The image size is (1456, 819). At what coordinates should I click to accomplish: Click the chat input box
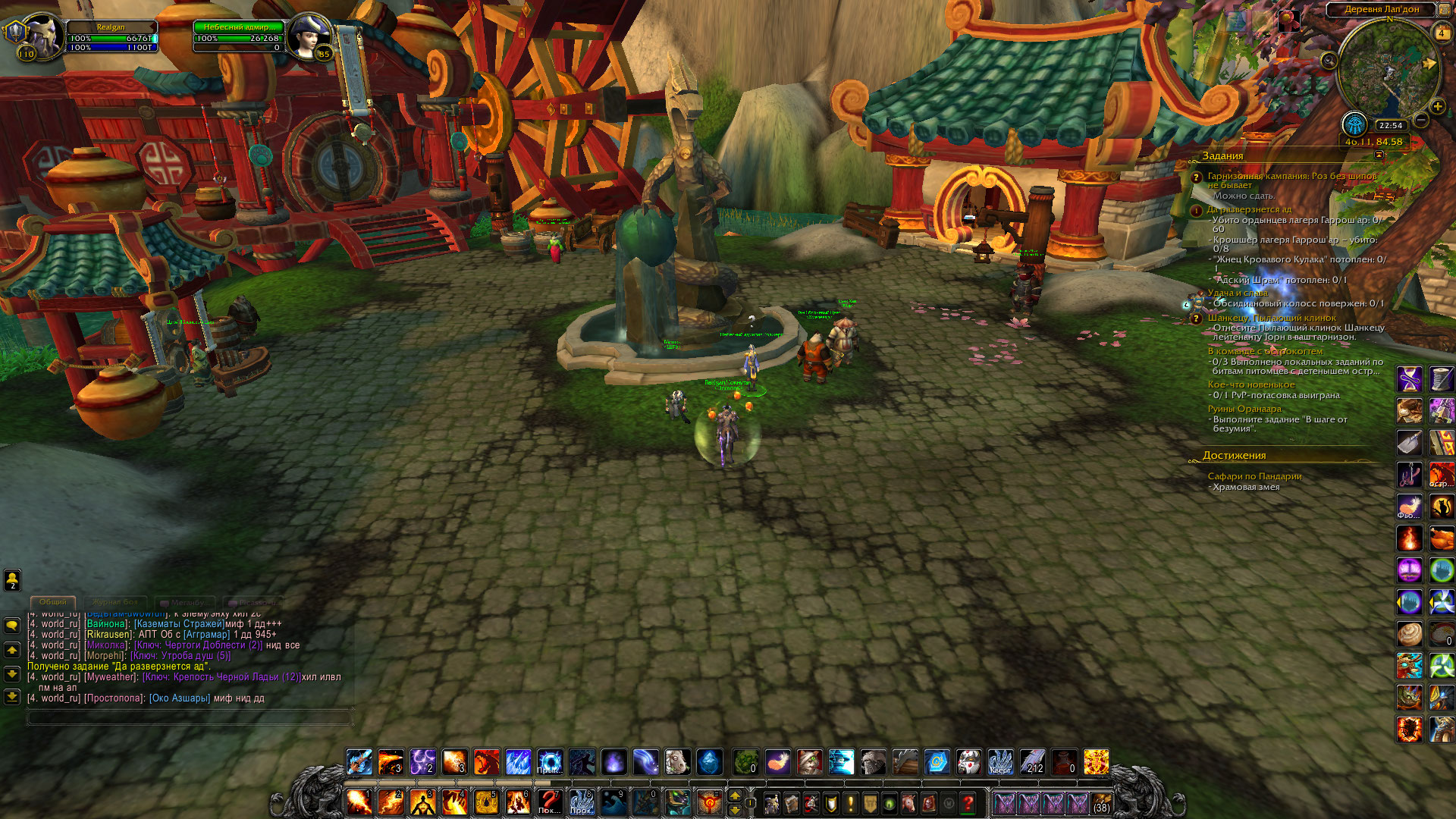190,717
